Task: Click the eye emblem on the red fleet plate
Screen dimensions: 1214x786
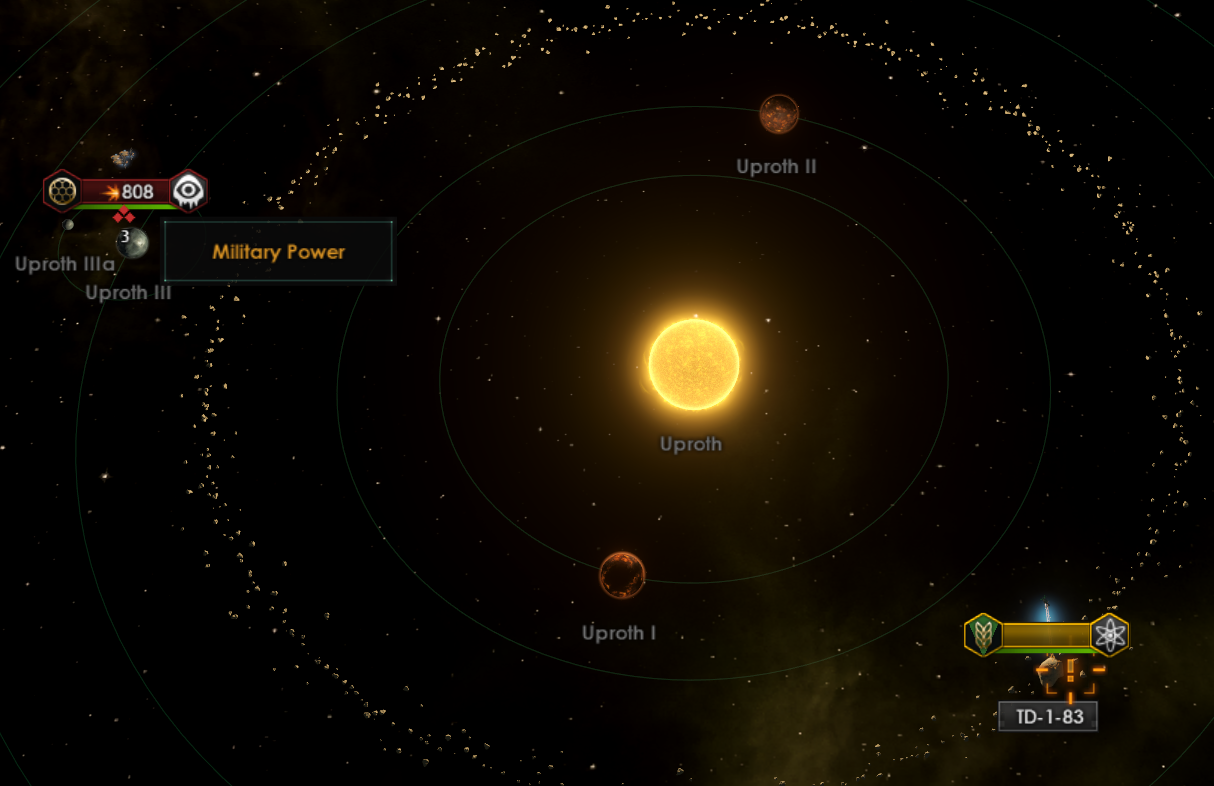Action: pyautogui.click(x=188, y=191)
